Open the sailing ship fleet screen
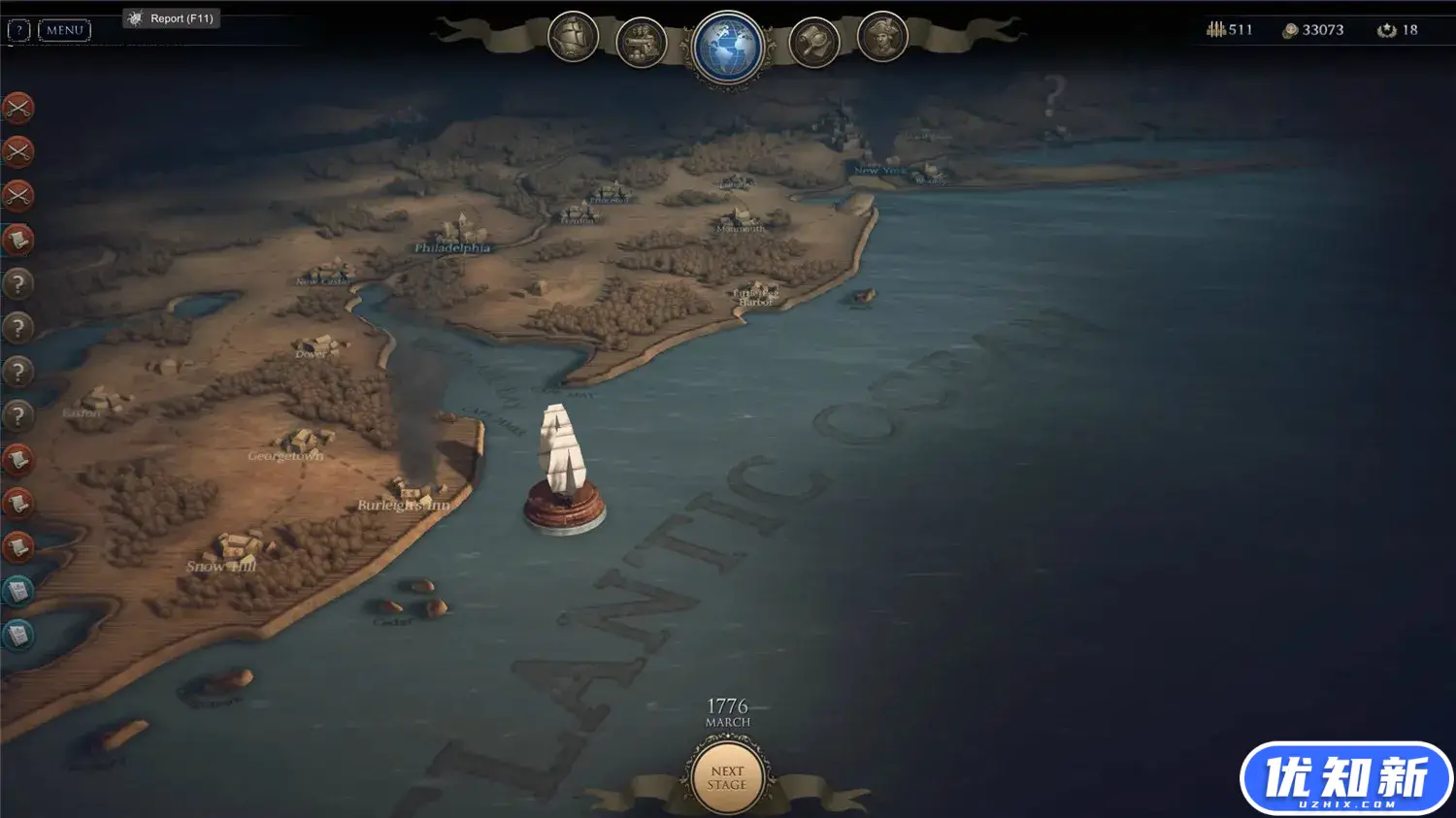 point(573,38)
